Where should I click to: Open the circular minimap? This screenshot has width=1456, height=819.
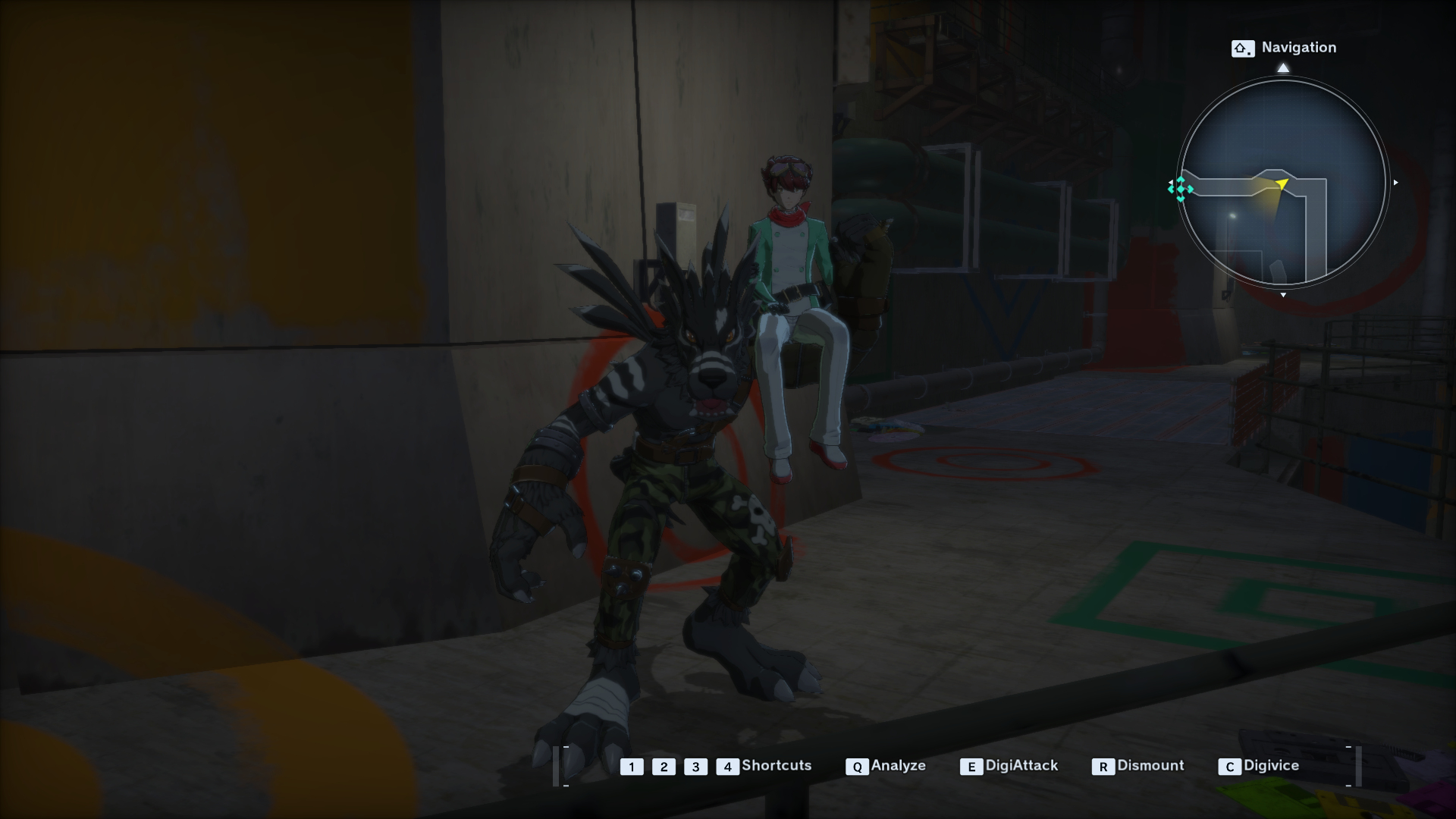coord(1282,183)
